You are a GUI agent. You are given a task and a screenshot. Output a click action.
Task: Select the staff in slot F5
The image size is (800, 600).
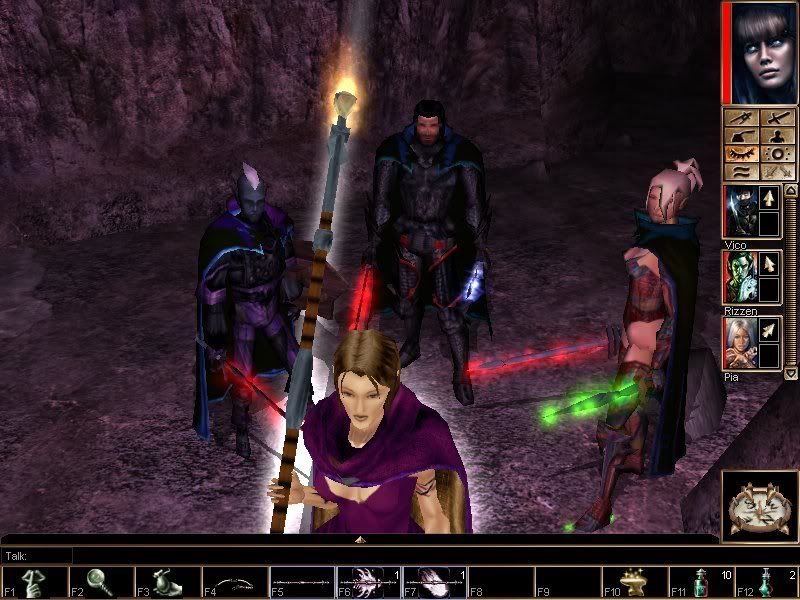click(x=301, y=583)
